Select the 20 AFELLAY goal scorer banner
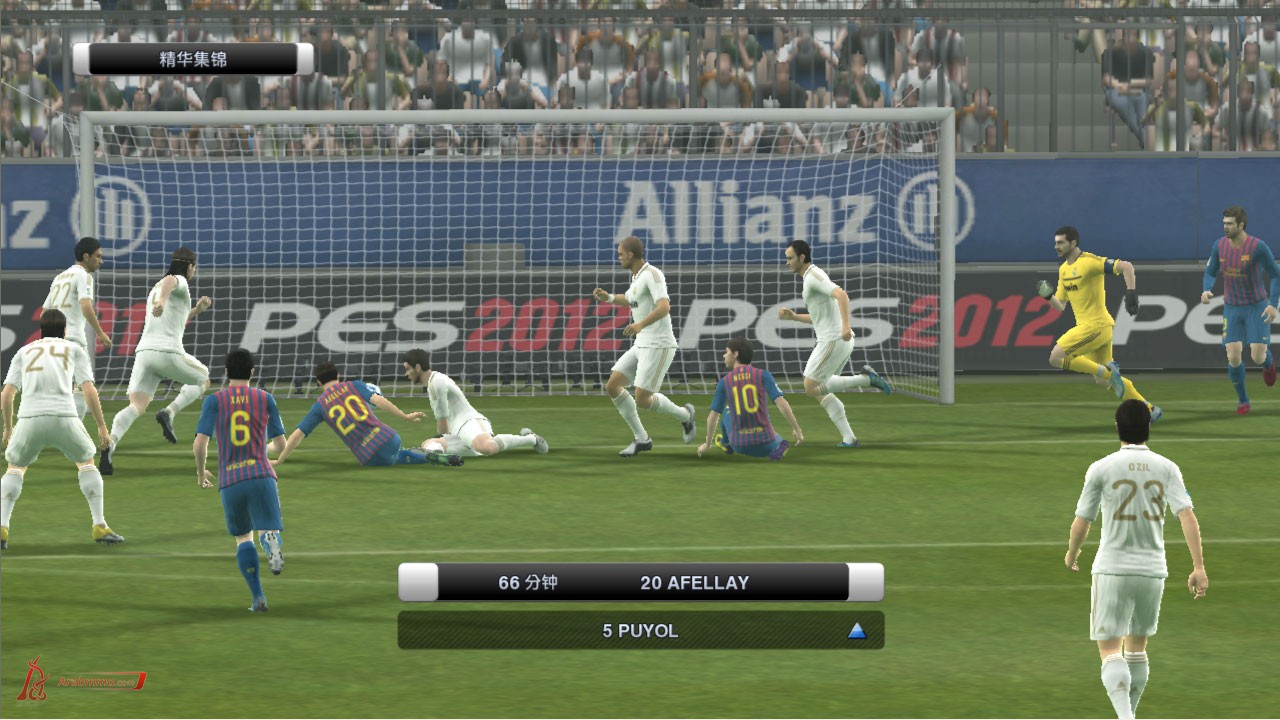The height and width of the screenshot is (720, 1280). [642, 582]
